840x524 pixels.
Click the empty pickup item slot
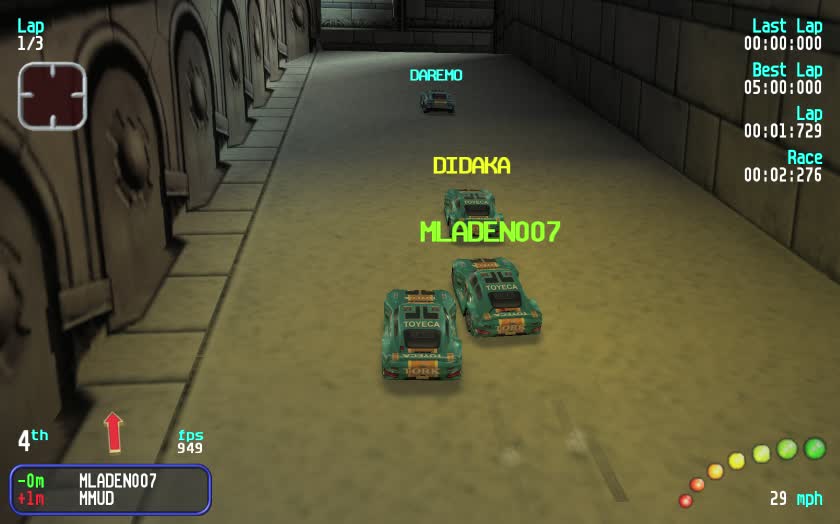pos(52,96)
